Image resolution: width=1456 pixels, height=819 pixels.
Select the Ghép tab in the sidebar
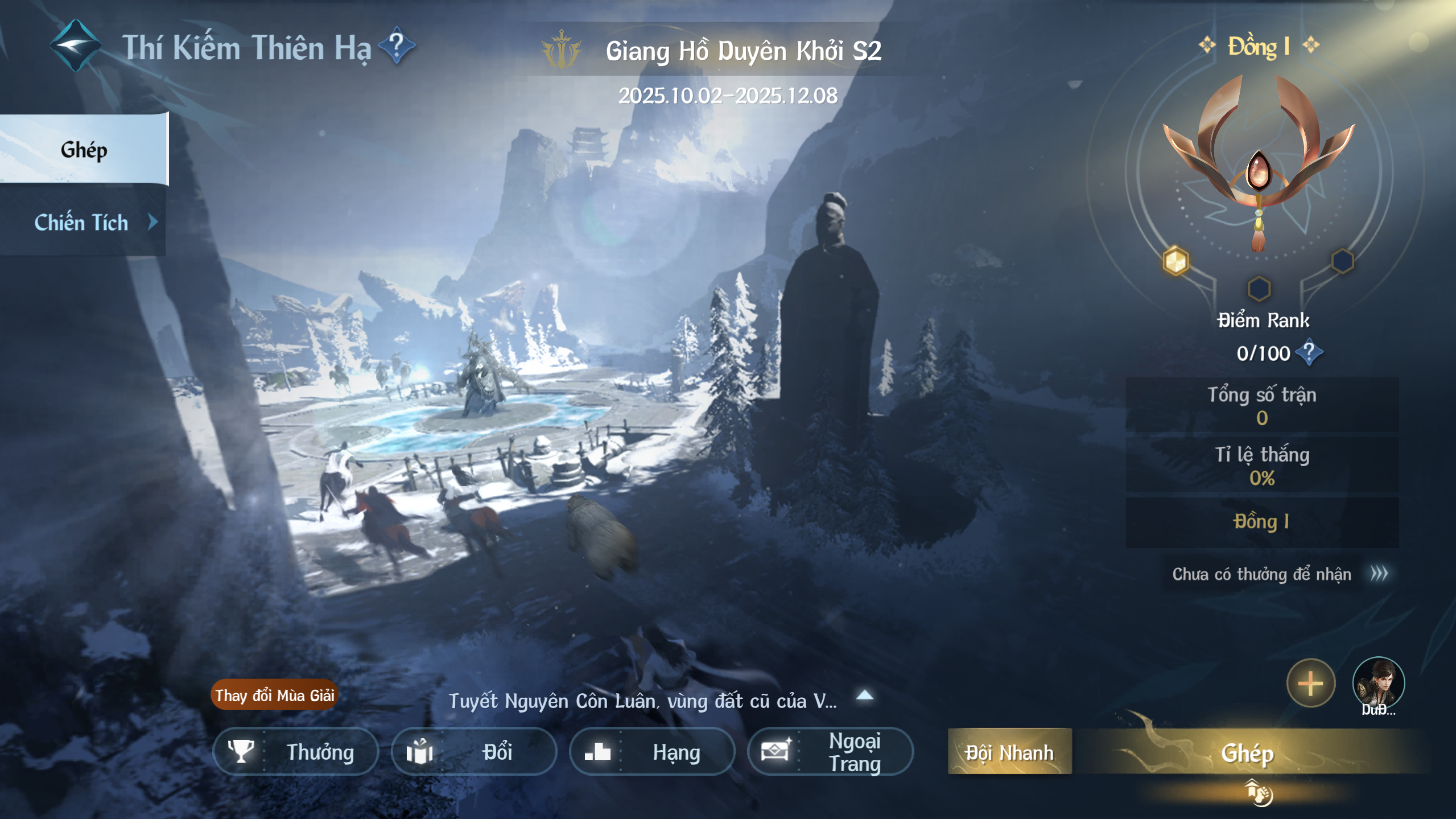point(84,150)
